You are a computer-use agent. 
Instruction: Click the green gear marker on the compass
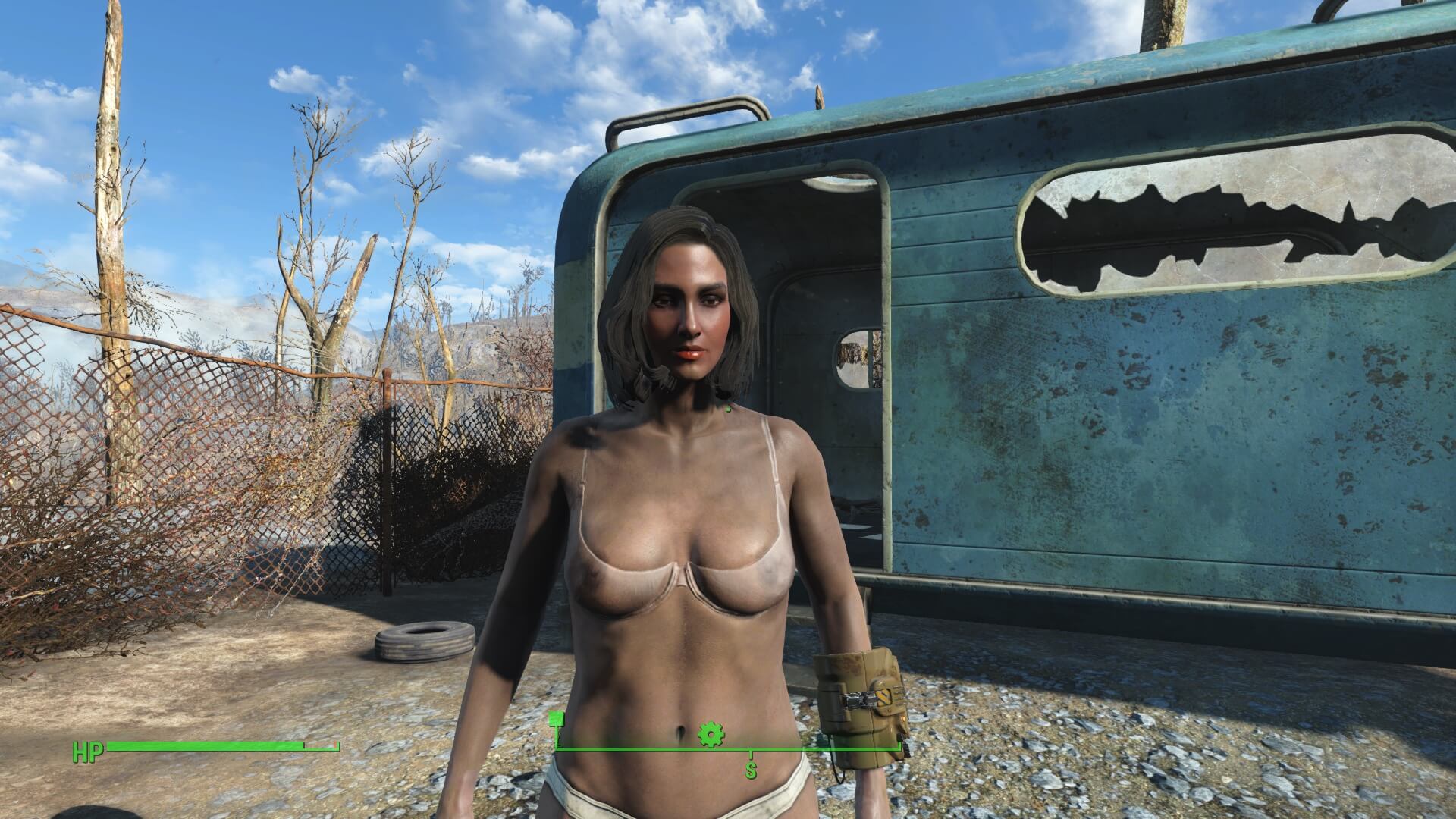point(711,734)
